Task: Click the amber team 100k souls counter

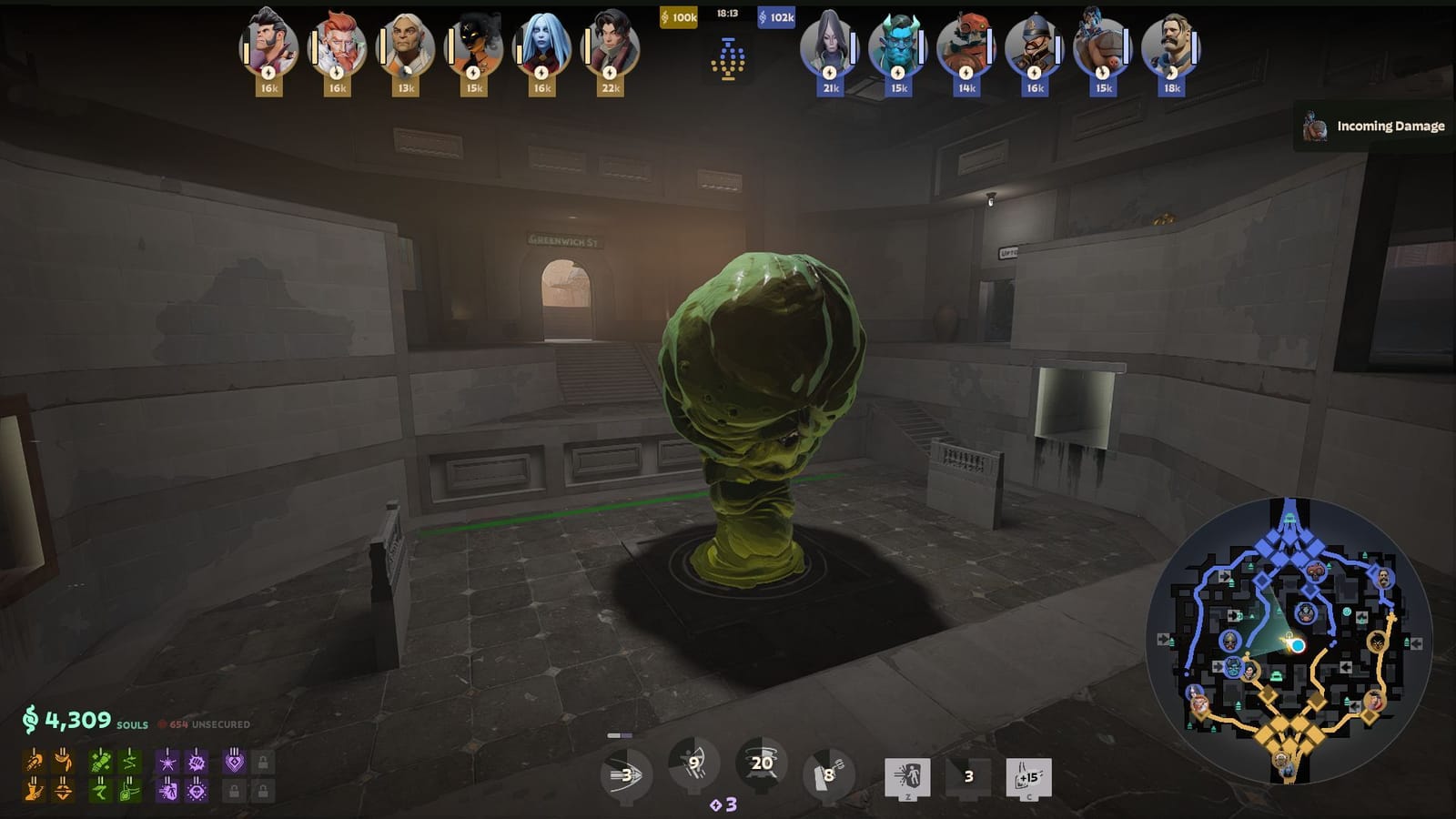Action: pos(678,15)
